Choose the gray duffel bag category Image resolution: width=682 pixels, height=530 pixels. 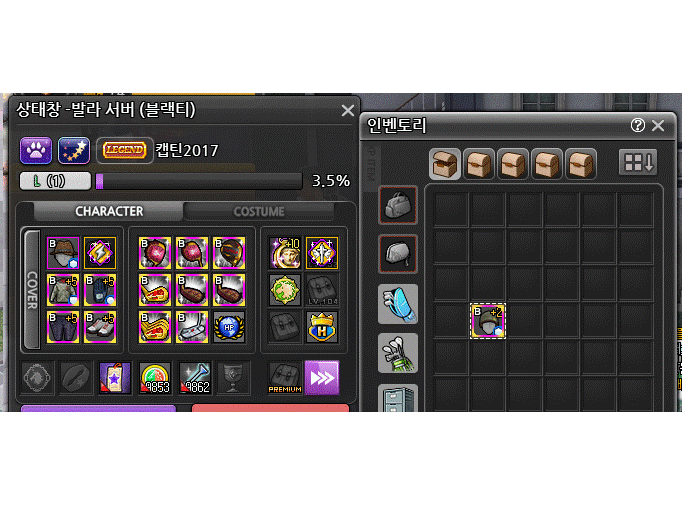pos(398,205)
